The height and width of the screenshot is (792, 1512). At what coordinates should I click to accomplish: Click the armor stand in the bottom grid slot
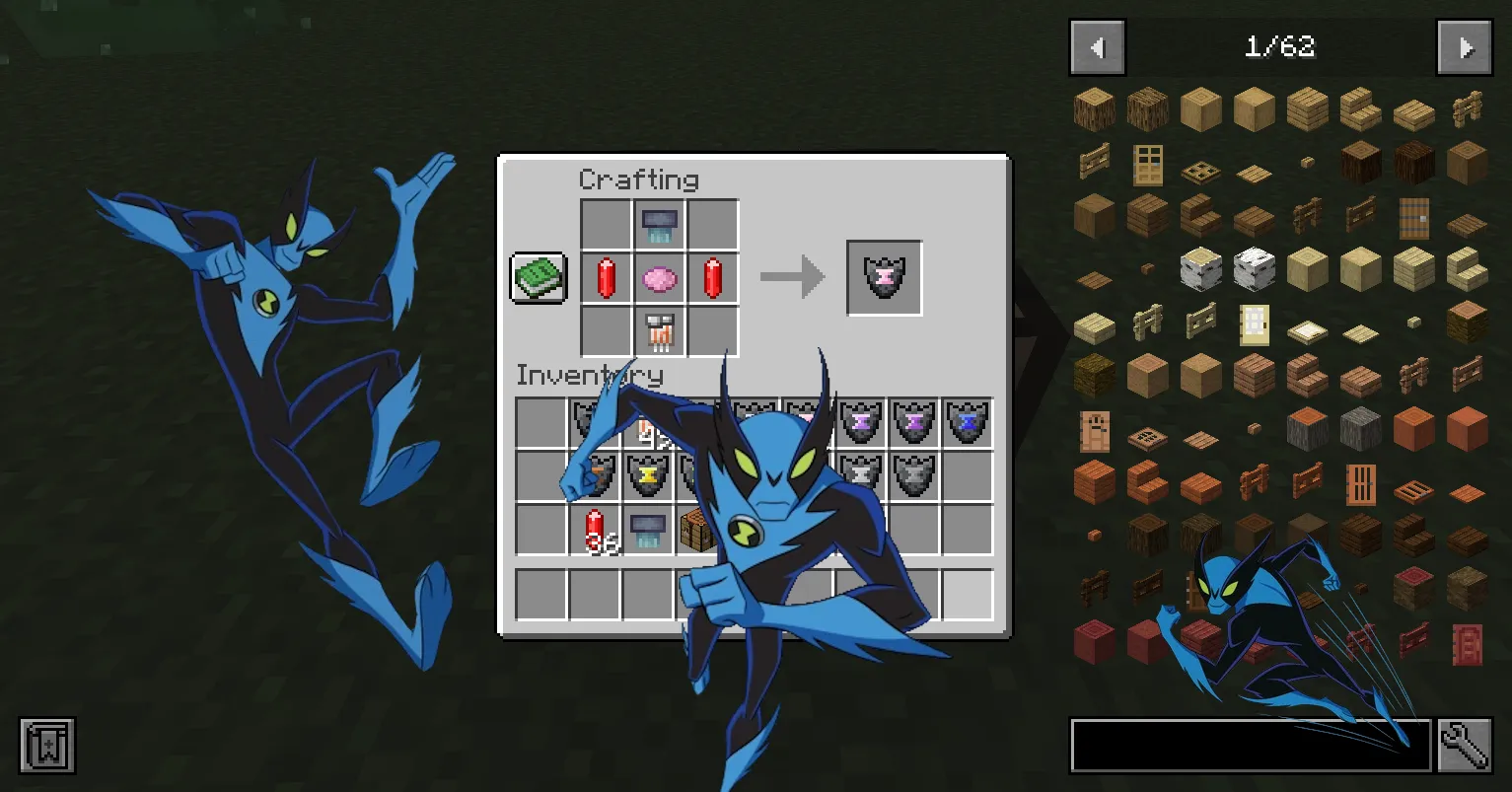(659, 330)
